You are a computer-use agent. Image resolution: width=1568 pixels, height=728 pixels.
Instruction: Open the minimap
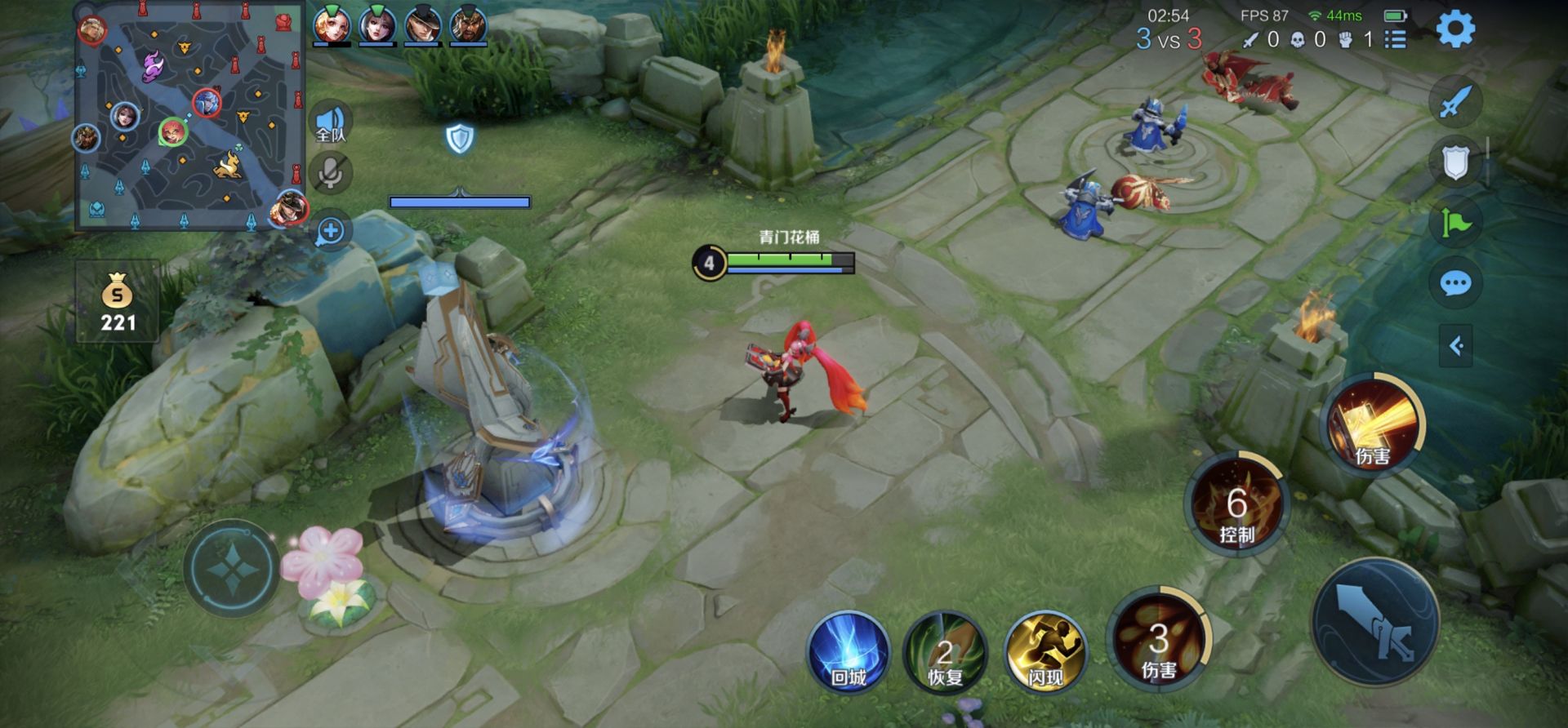click(x=189, y=122)
